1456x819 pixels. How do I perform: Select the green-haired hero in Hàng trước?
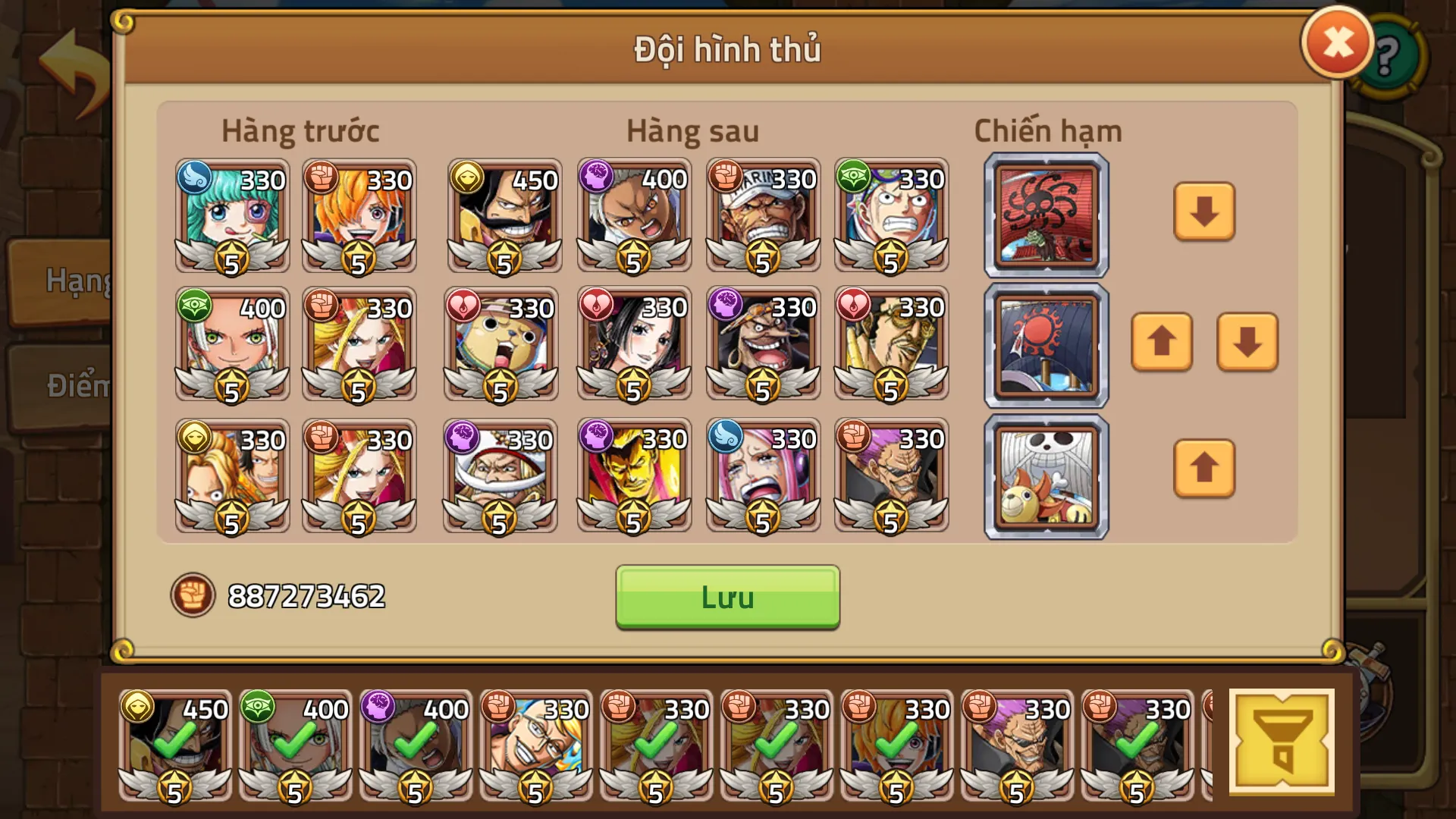231,216
